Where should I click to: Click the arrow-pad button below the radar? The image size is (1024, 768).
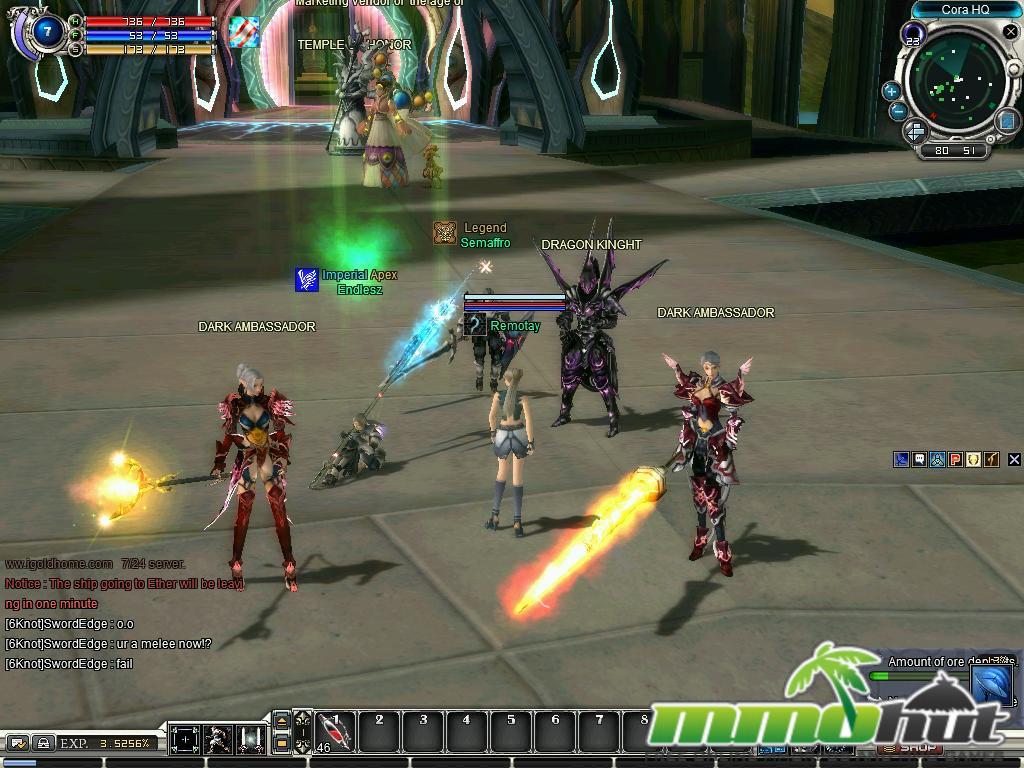[x=915, y=132]
